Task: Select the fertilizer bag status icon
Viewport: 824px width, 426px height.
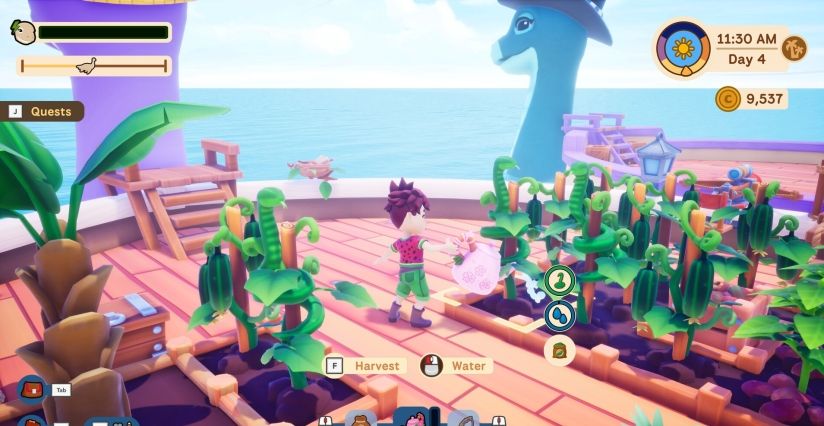Action: [559, 350]
